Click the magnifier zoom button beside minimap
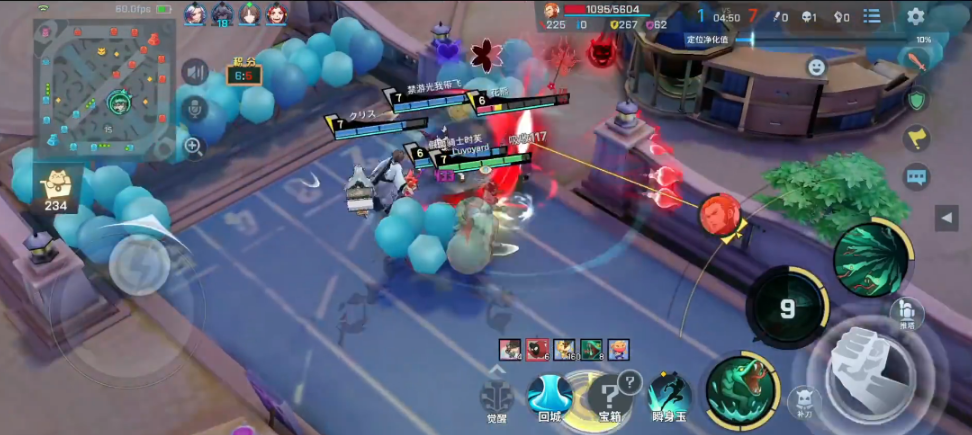The height and width of the screenshot is (435, 972). click(194, 147)
